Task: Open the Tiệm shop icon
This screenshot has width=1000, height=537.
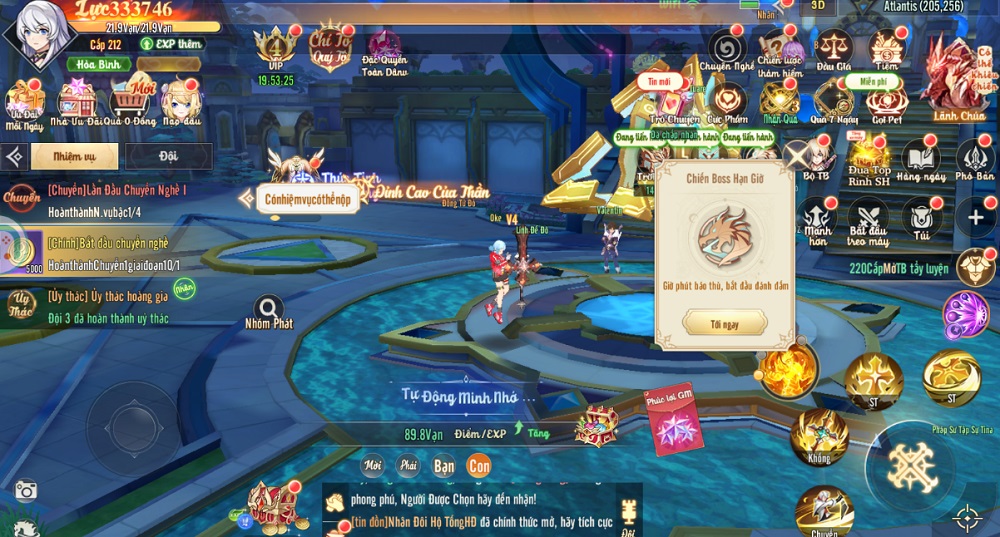Action: 887,48
